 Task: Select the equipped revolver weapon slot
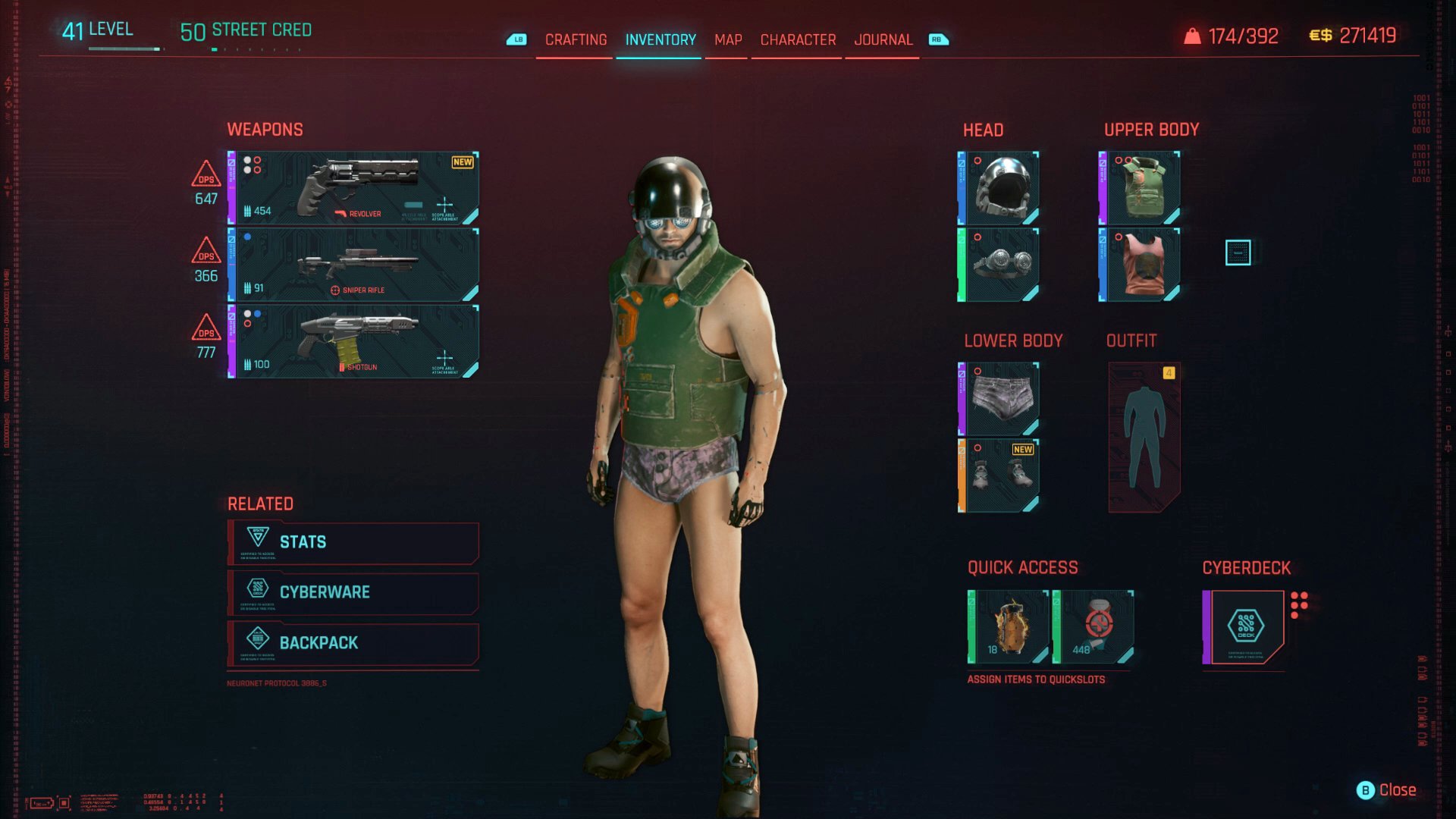click(354, 188)
